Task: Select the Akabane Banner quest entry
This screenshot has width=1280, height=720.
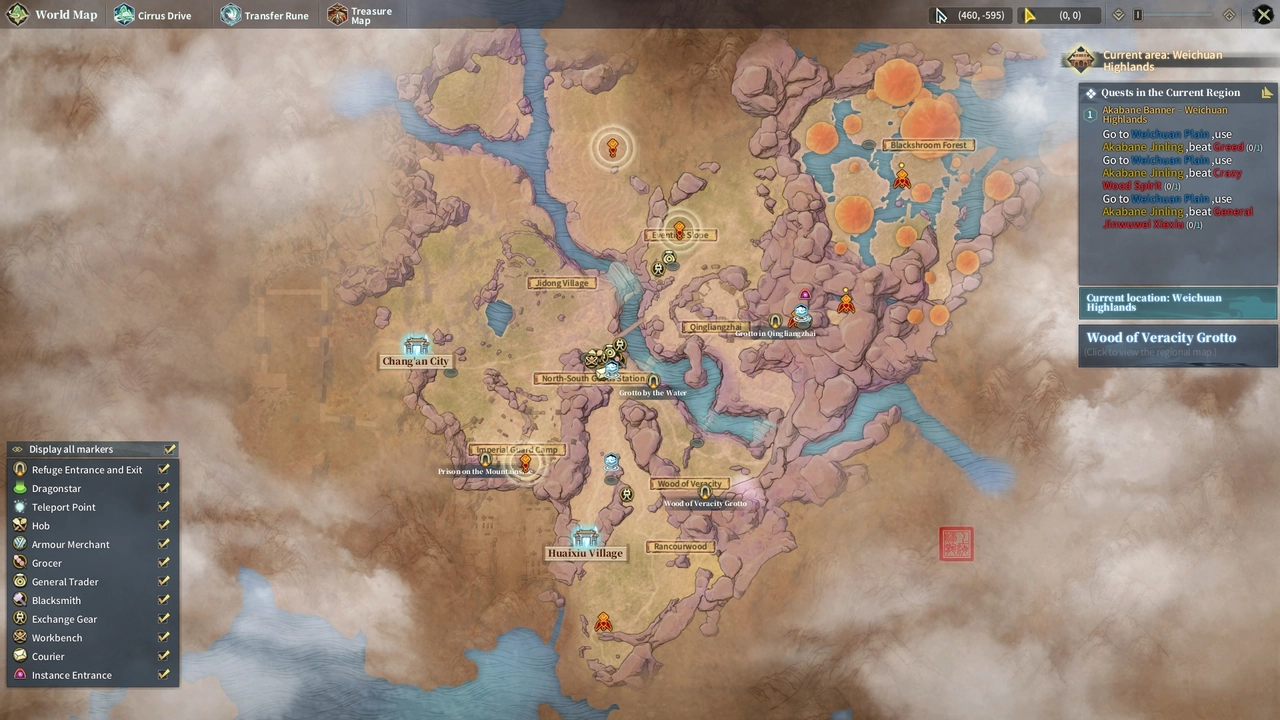Action: coord(1164,114)
